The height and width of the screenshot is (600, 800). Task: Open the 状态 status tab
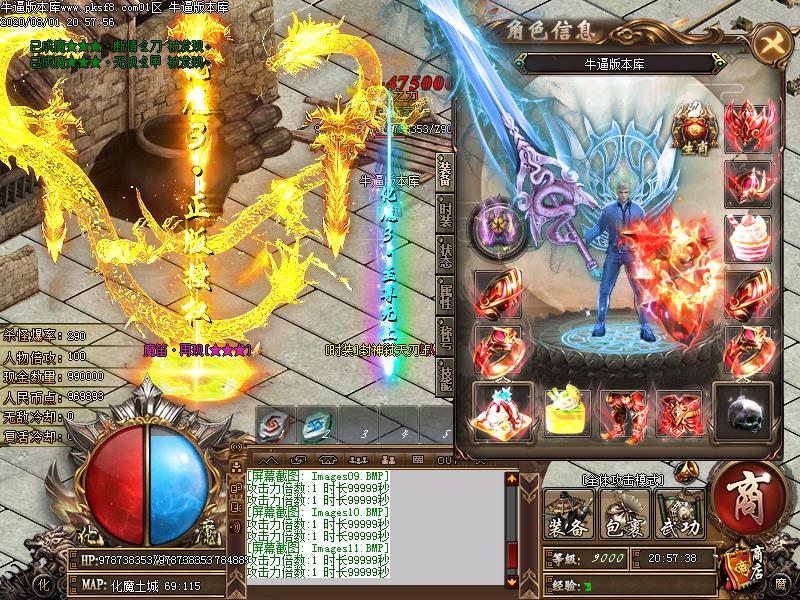pos(445,252)
